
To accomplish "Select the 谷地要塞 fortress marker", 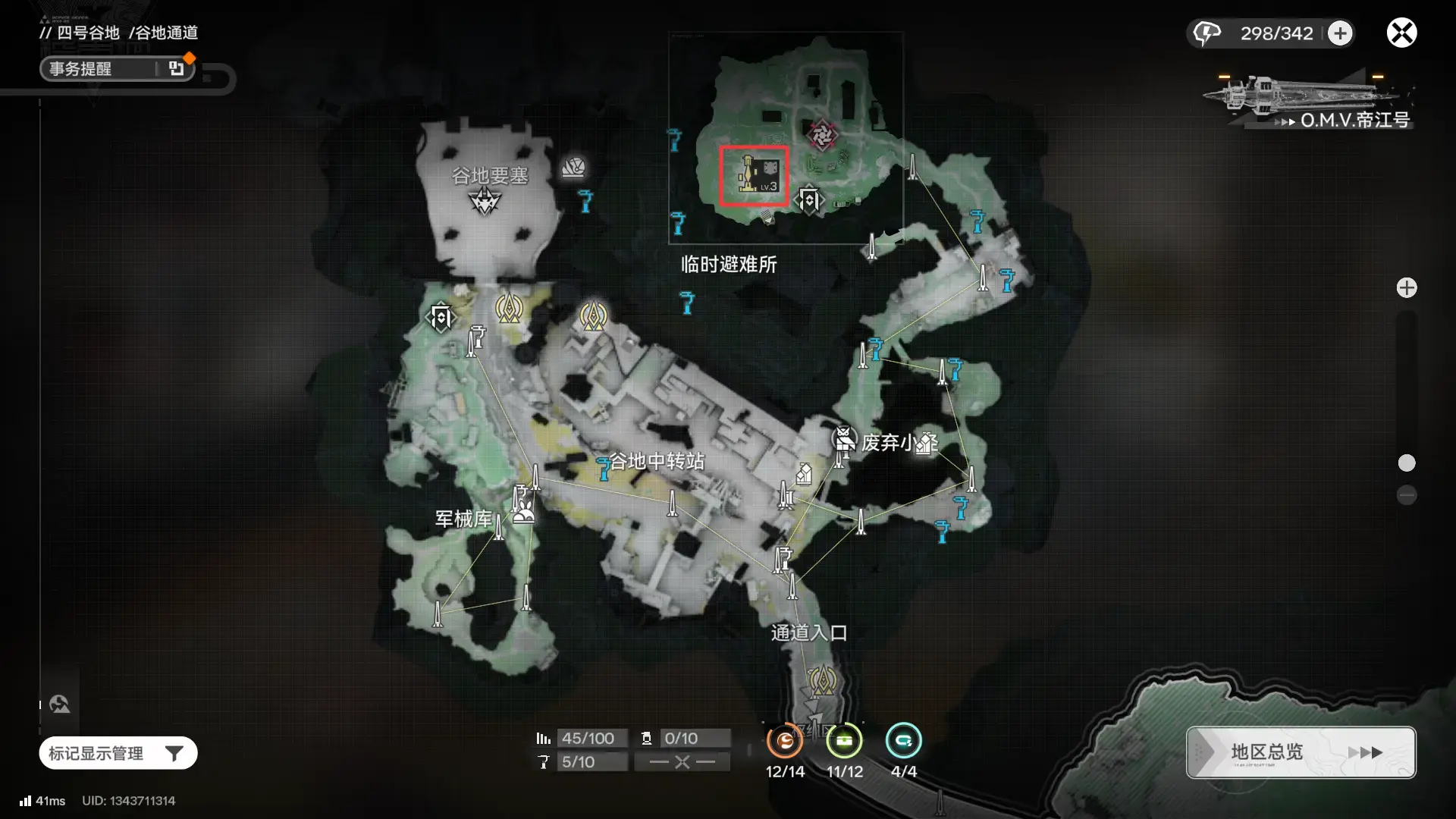I will pos(485,201).
